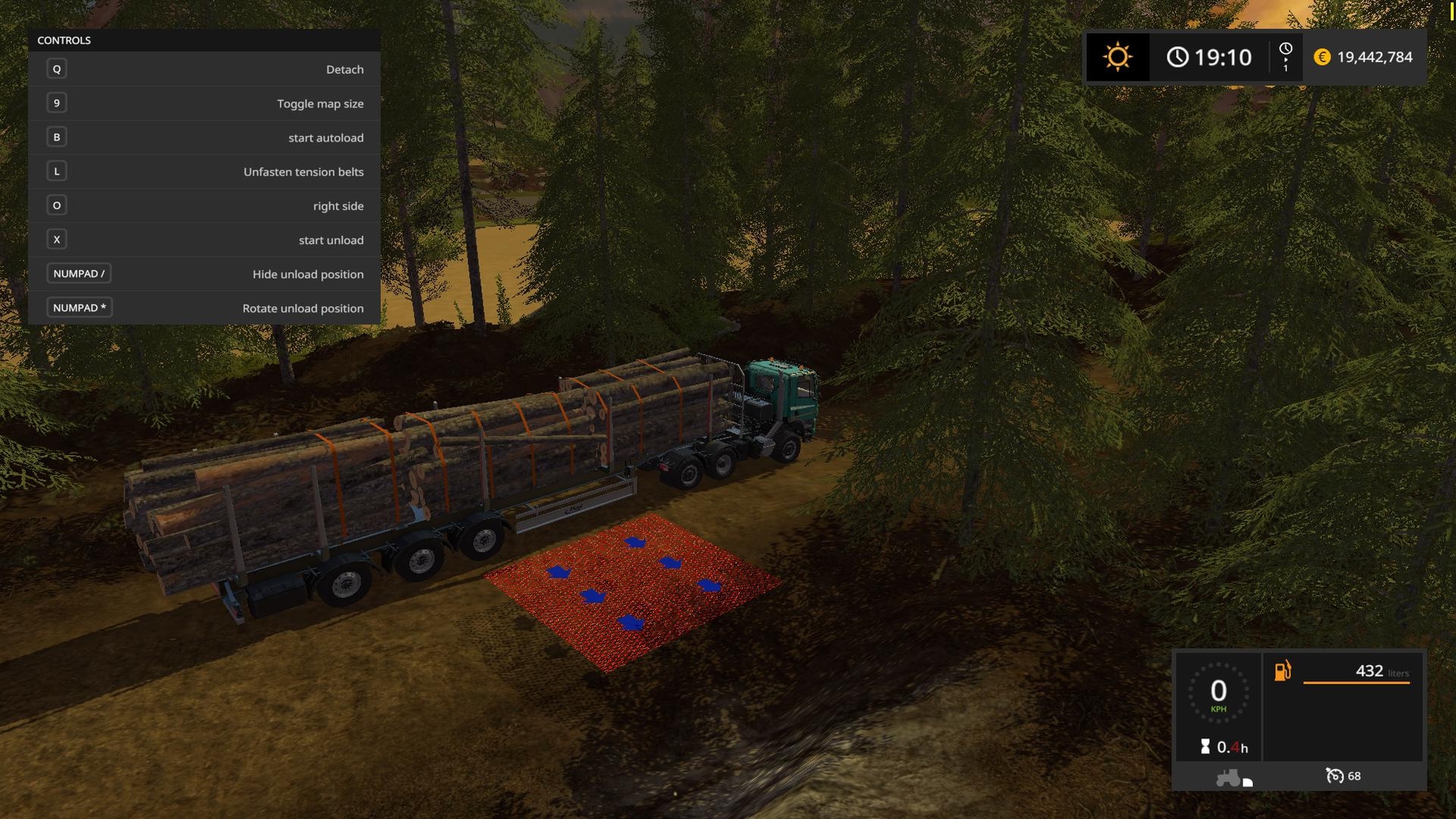This screenshot has width=1456, height=819.
Task: Select the cruise control speed icon
Action: (1335, 776)
